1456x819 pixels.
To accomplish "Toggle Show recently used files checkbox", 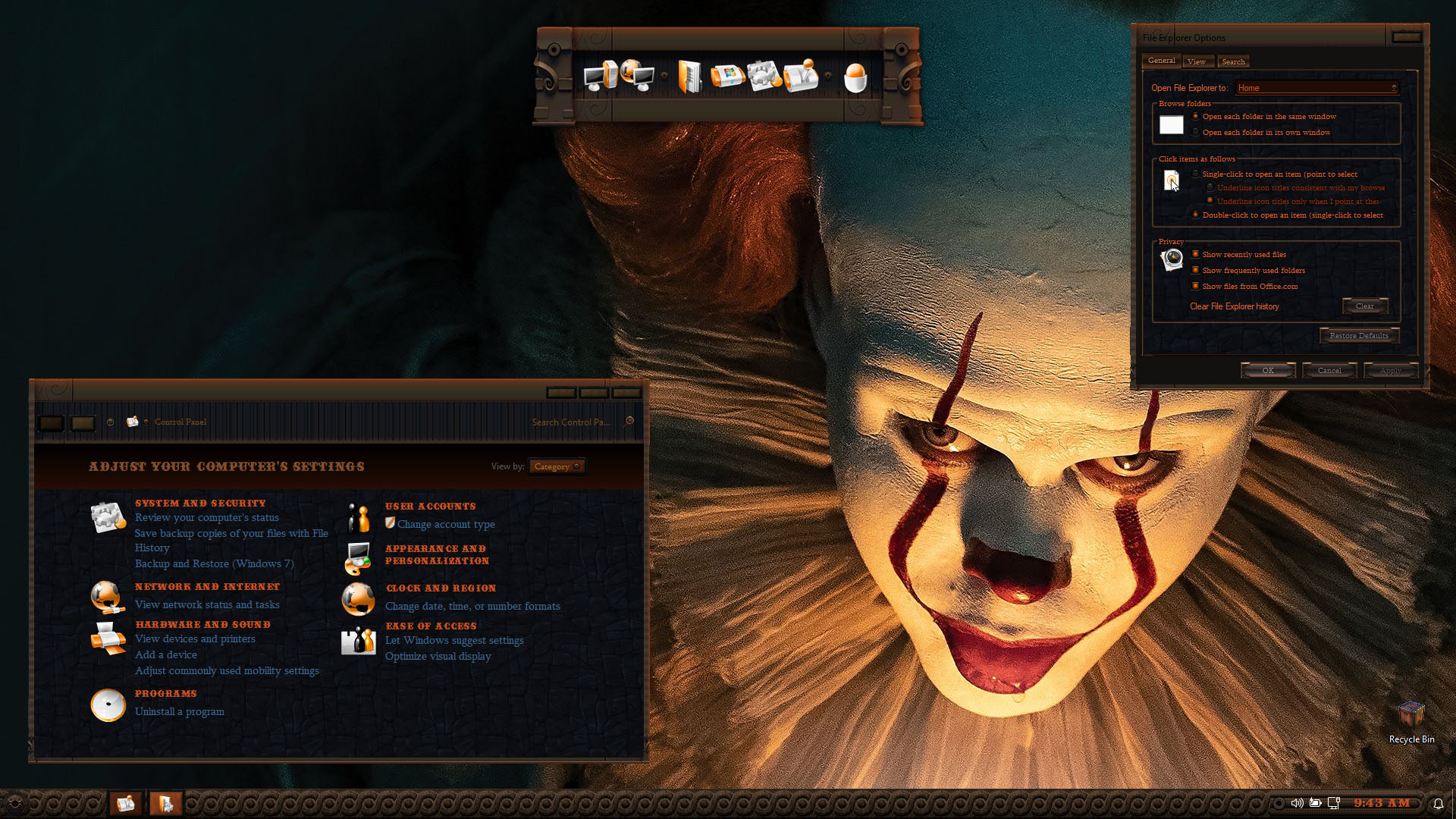I will (1196, 255).
